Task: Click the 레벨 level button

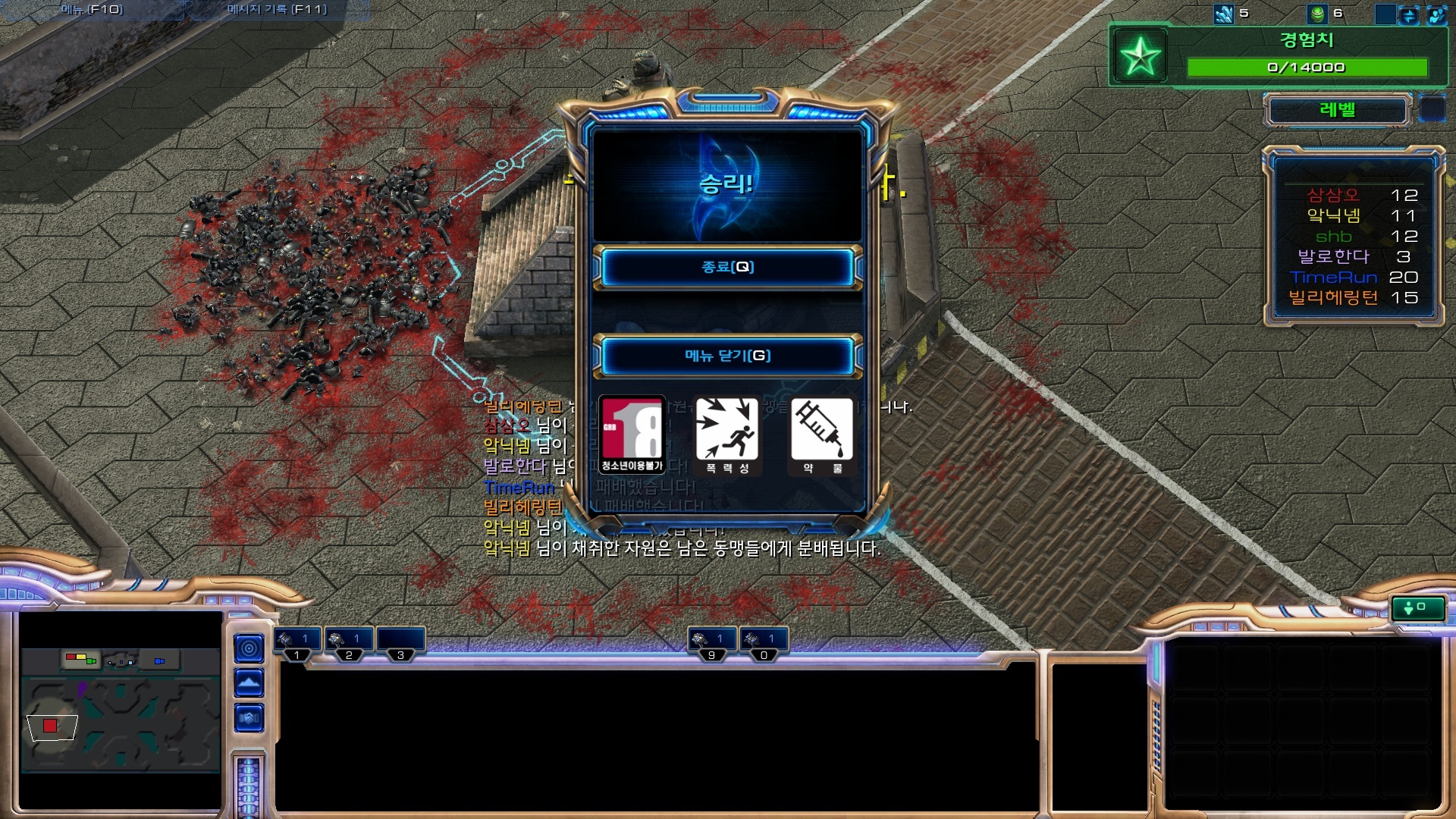Action: point(1337,110)
